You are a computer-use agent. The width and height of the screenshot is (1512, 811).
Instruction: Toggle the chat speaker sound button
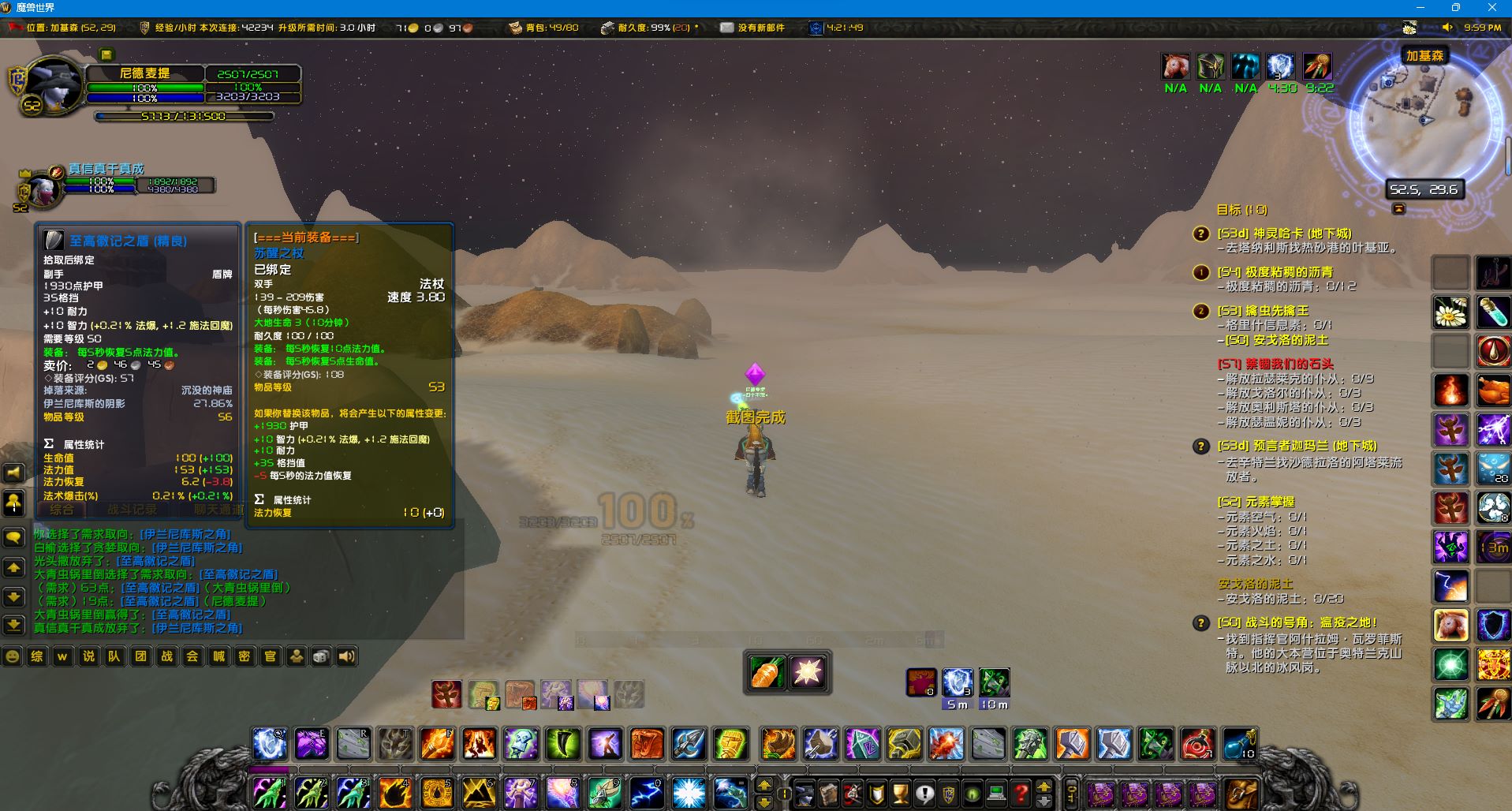346,656
